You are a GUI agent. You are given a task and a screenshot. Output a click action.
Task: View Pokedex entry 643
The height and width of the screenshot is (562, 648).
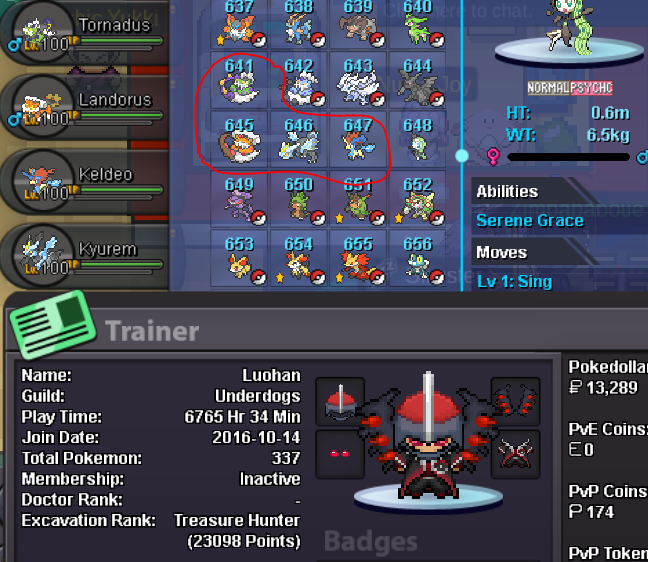[358, 82]
